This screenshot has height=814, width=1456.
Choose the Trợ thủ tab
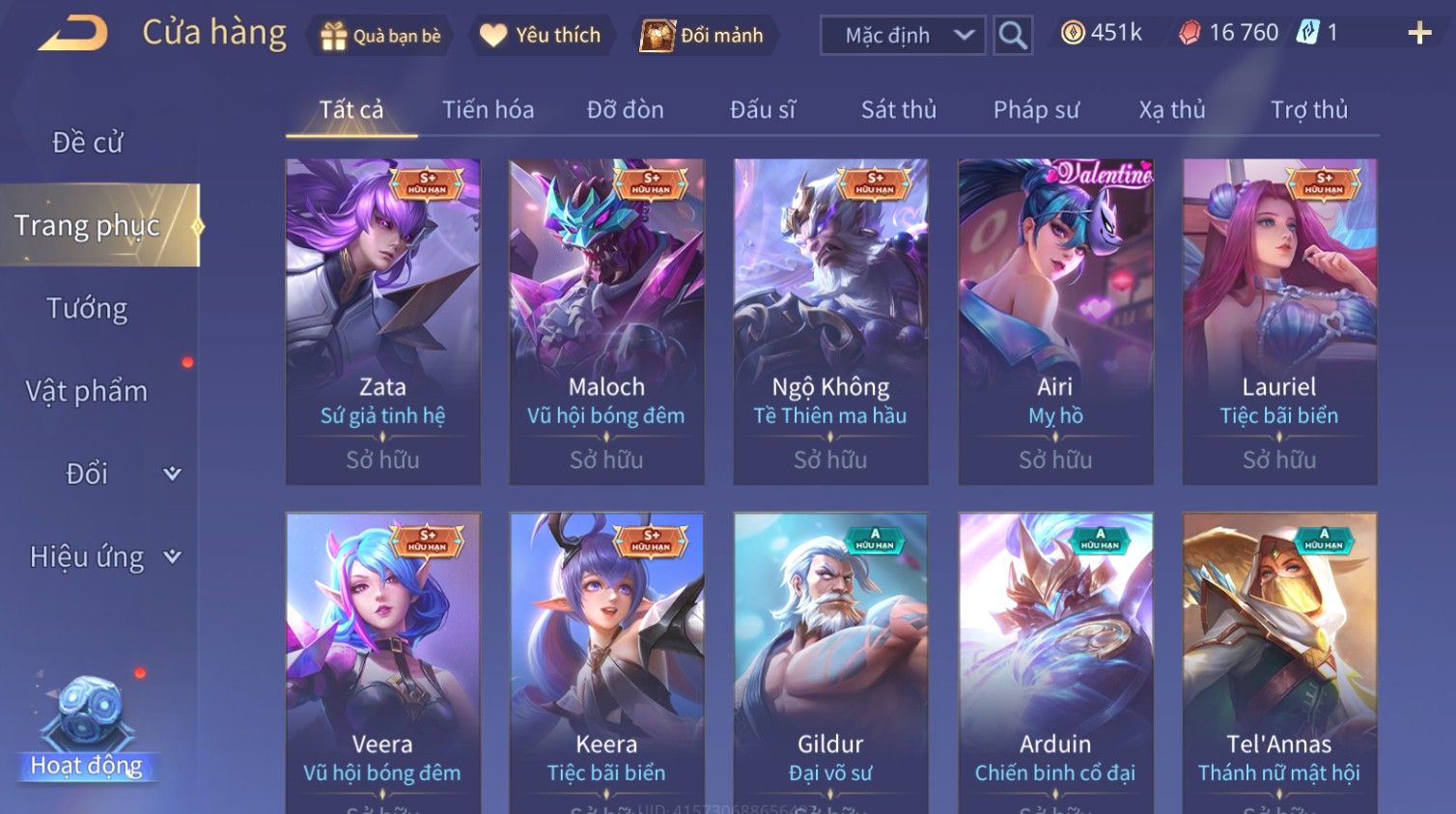pyautogui.click(x=1308, y=110)
